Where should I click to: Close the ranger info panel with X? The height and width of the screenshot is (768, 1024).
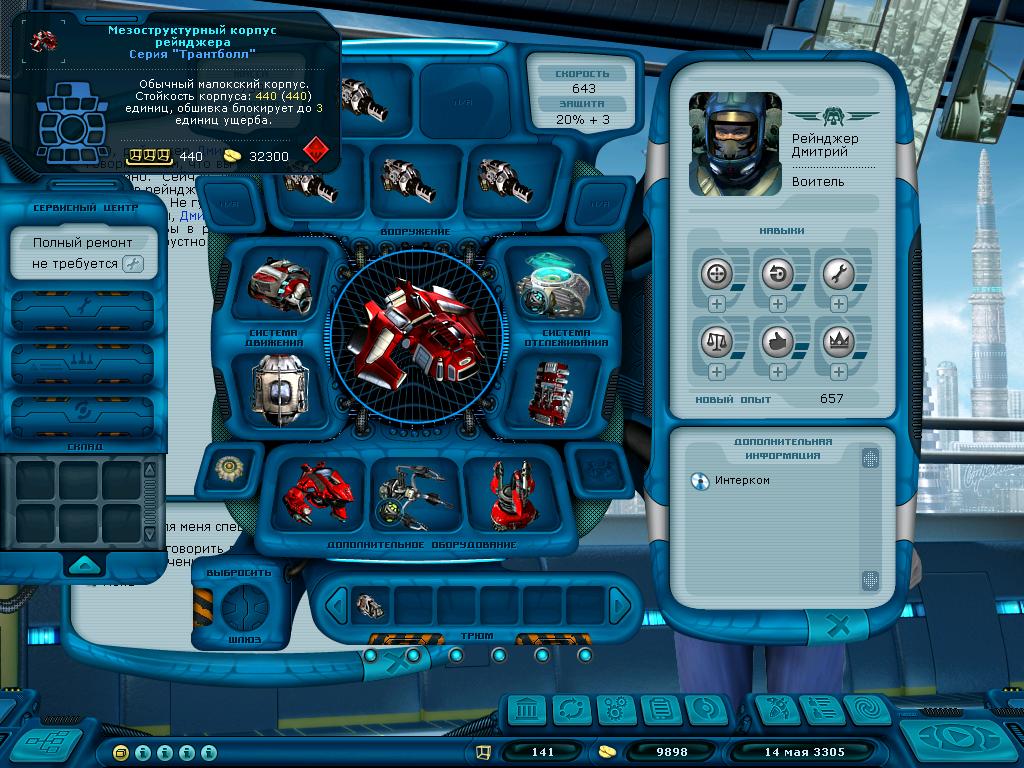[840, 627]
